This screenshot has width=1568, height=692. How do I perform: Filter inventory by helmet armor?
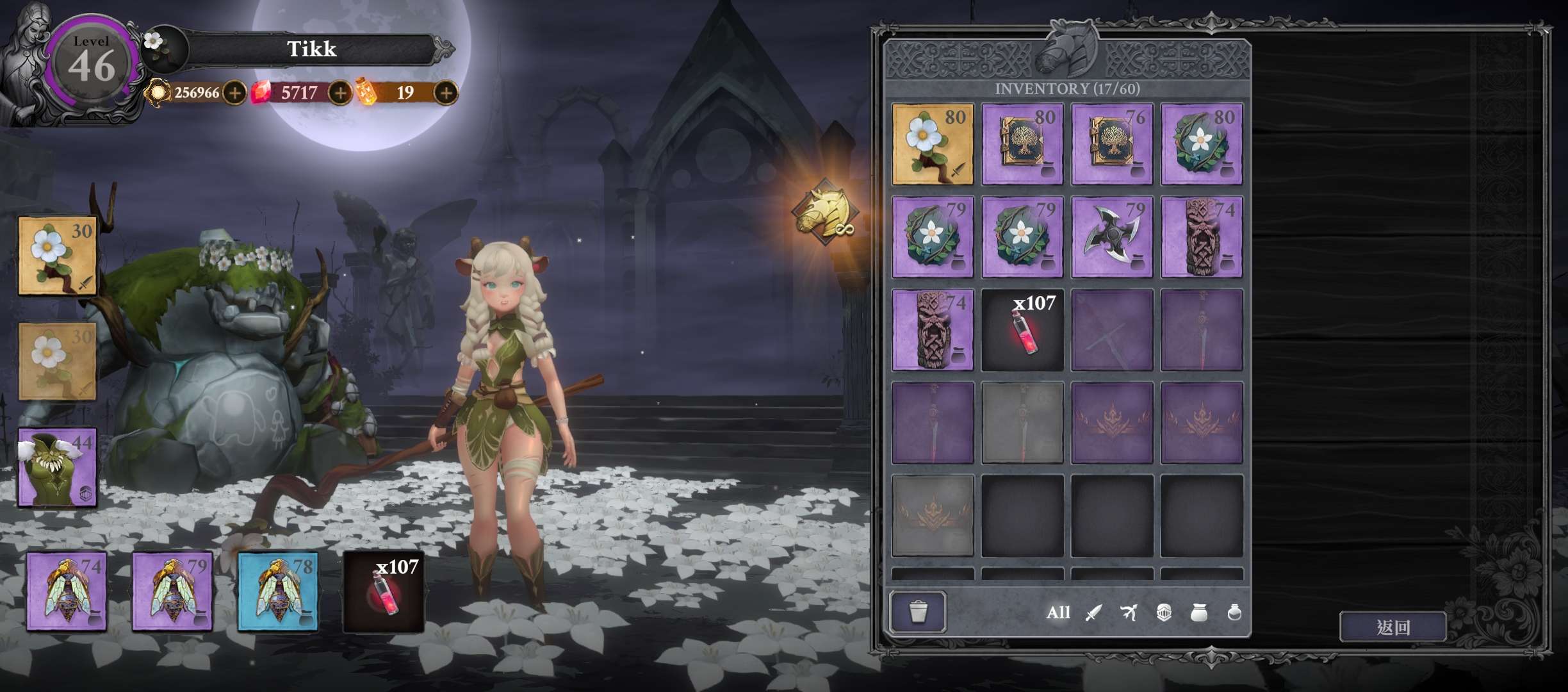click(x=1164, y=613)
